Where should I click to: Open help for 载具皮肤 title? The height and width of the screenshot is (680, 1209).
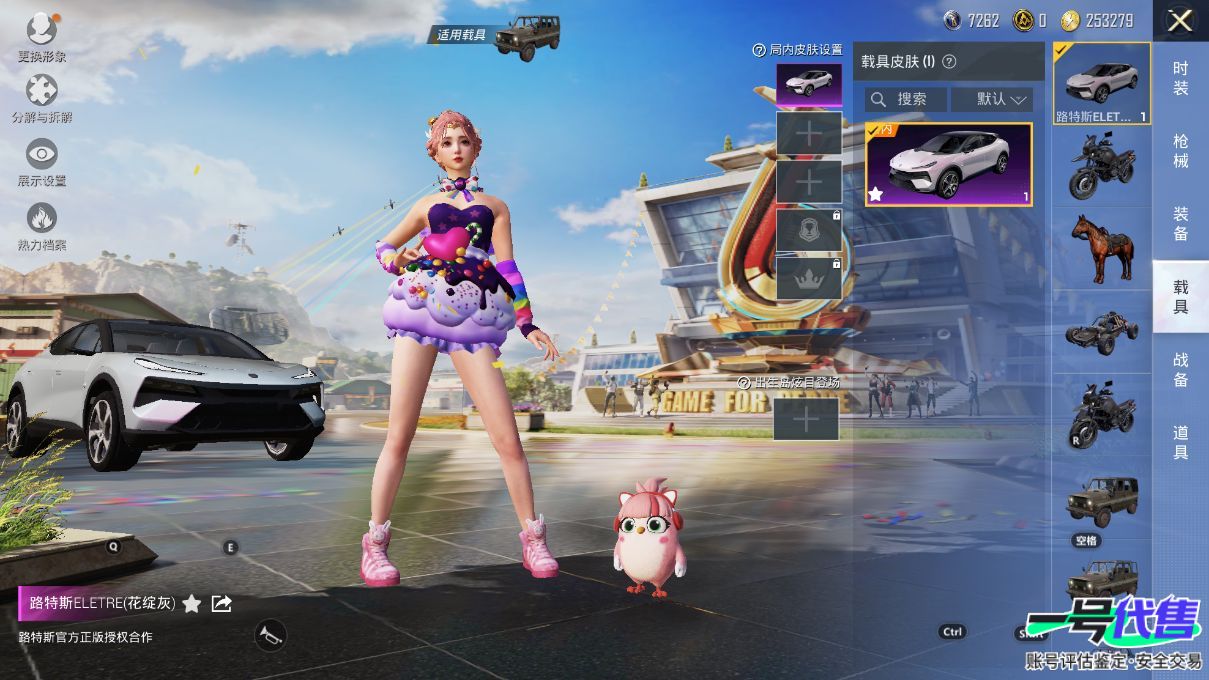(x=949, y=61)
